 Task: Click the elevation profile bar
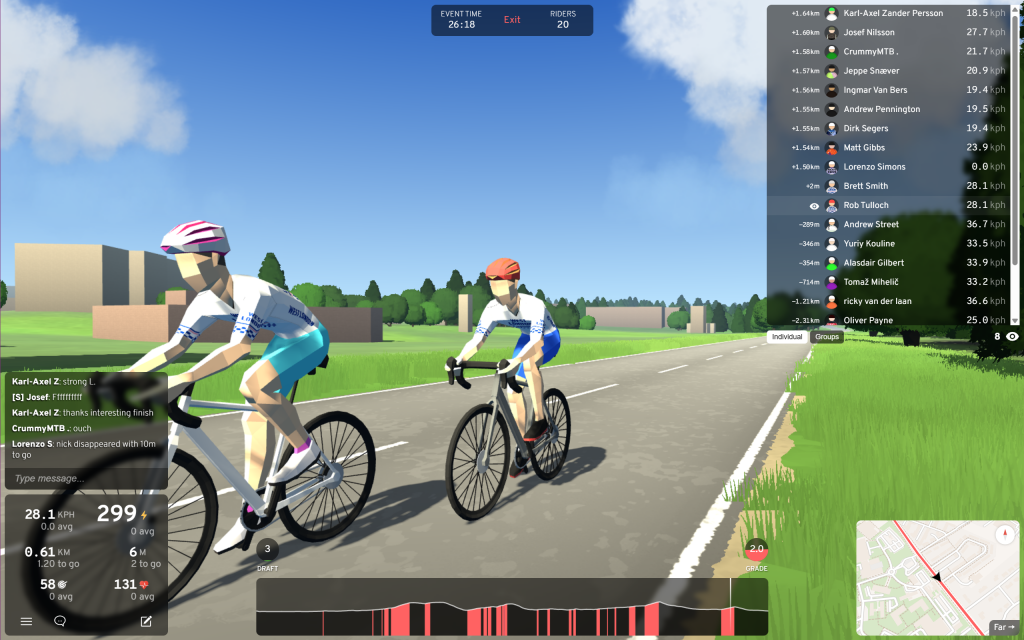(512, 607)
